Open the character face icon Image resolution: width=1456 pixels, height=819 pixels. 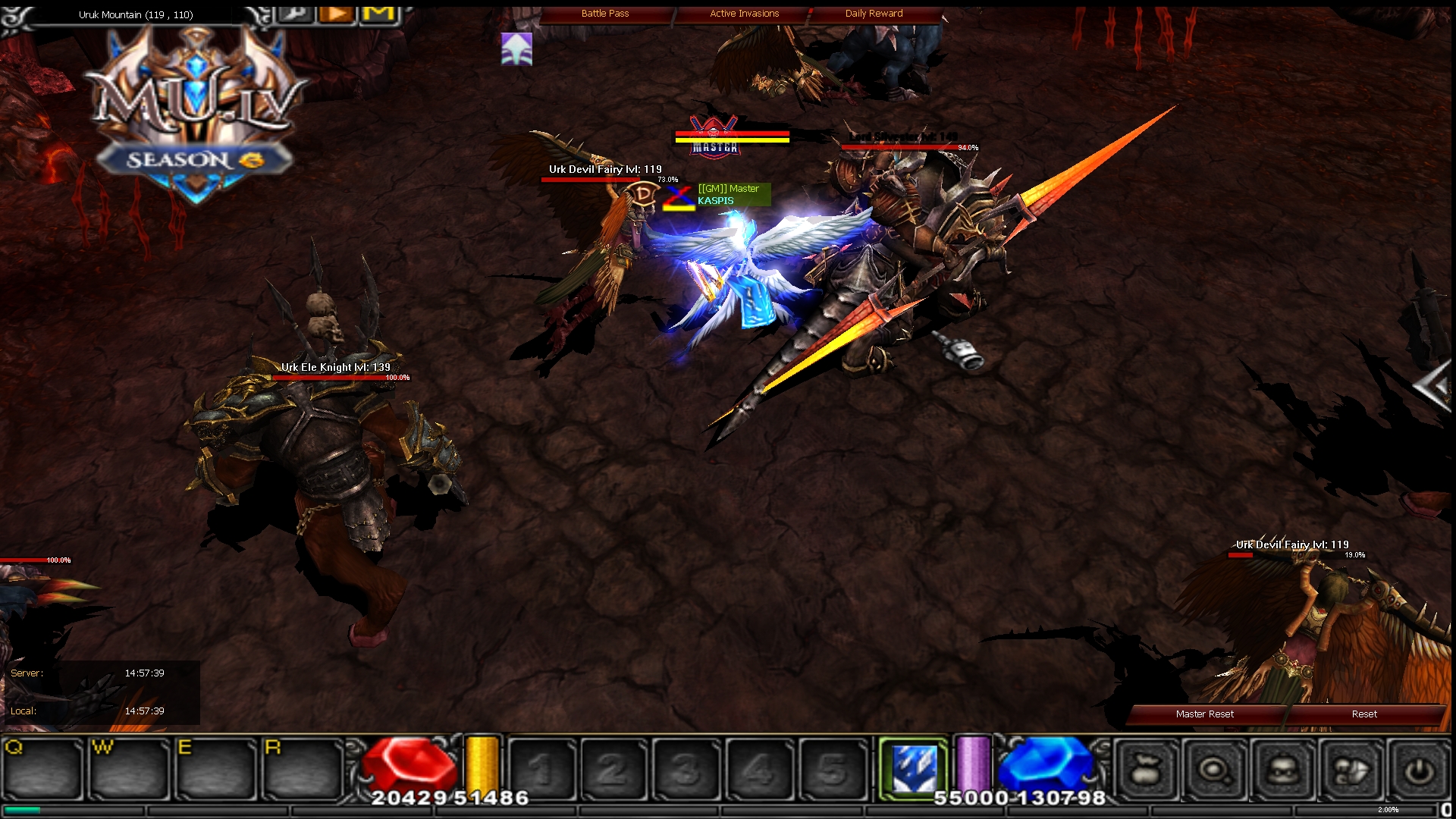1281,770
